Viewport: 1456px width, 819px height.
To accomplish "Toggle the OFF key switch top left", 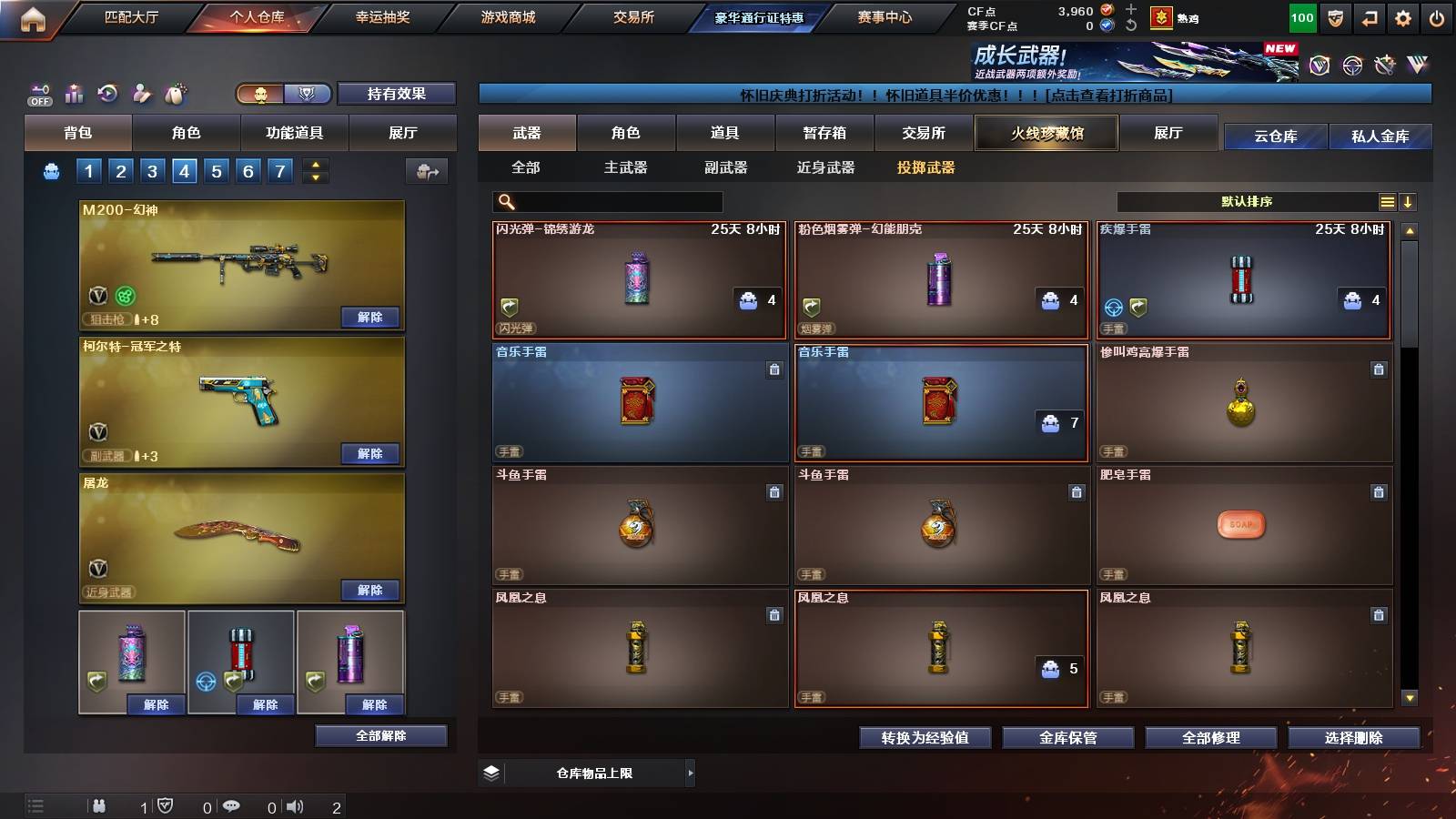I will click(x=38, y=91).
